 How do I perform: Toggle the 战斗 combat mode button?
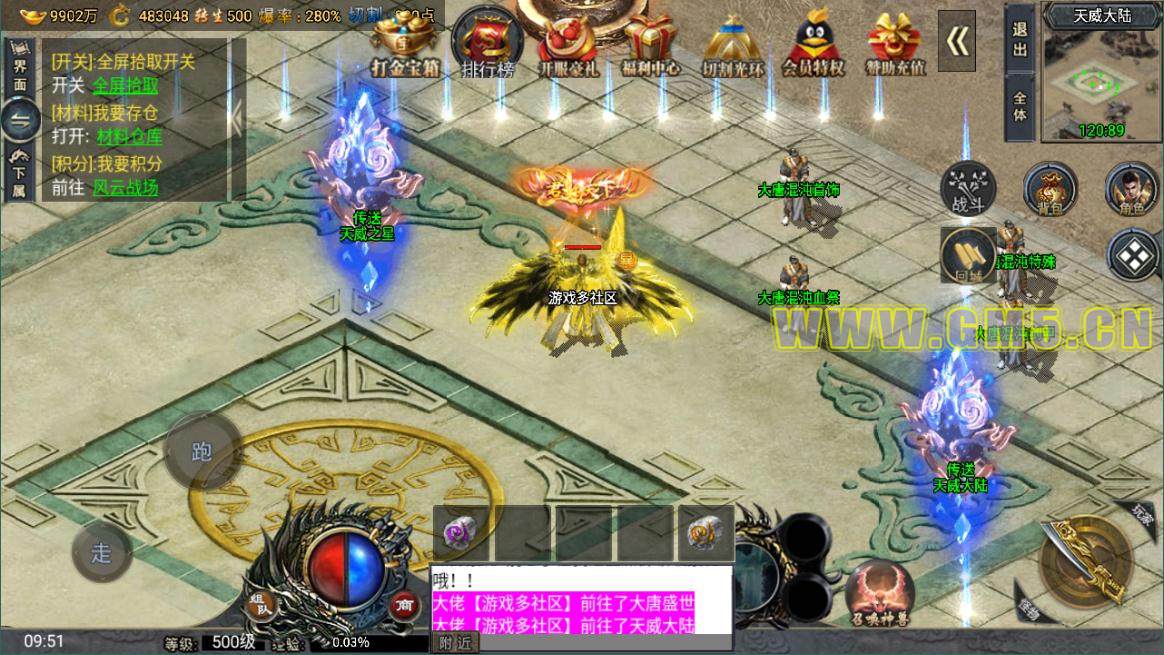[x=968, y=187]
